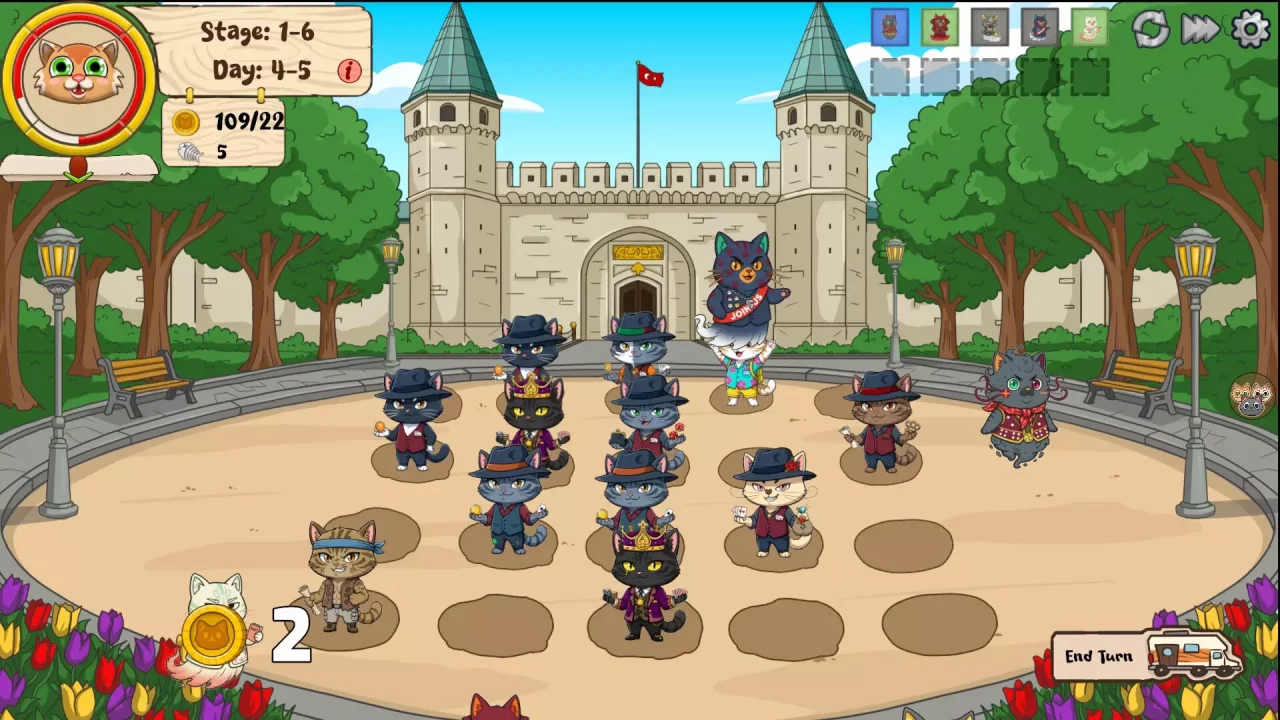The width and height of the screenshot is (1280, 720).
Task: Select the blue-highlighted cat unit slot
Action: pyautogui.click(x=891, y=28)
